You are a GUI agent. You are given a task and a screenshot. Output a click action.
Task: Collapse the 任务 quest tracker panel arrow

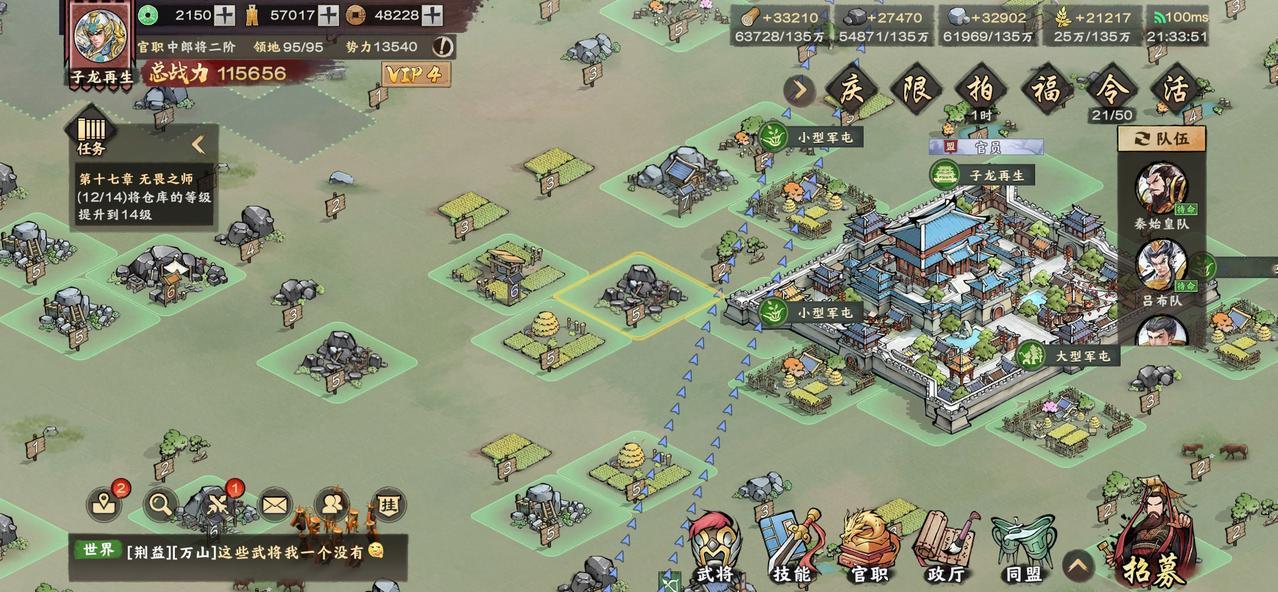click(198, 144)
